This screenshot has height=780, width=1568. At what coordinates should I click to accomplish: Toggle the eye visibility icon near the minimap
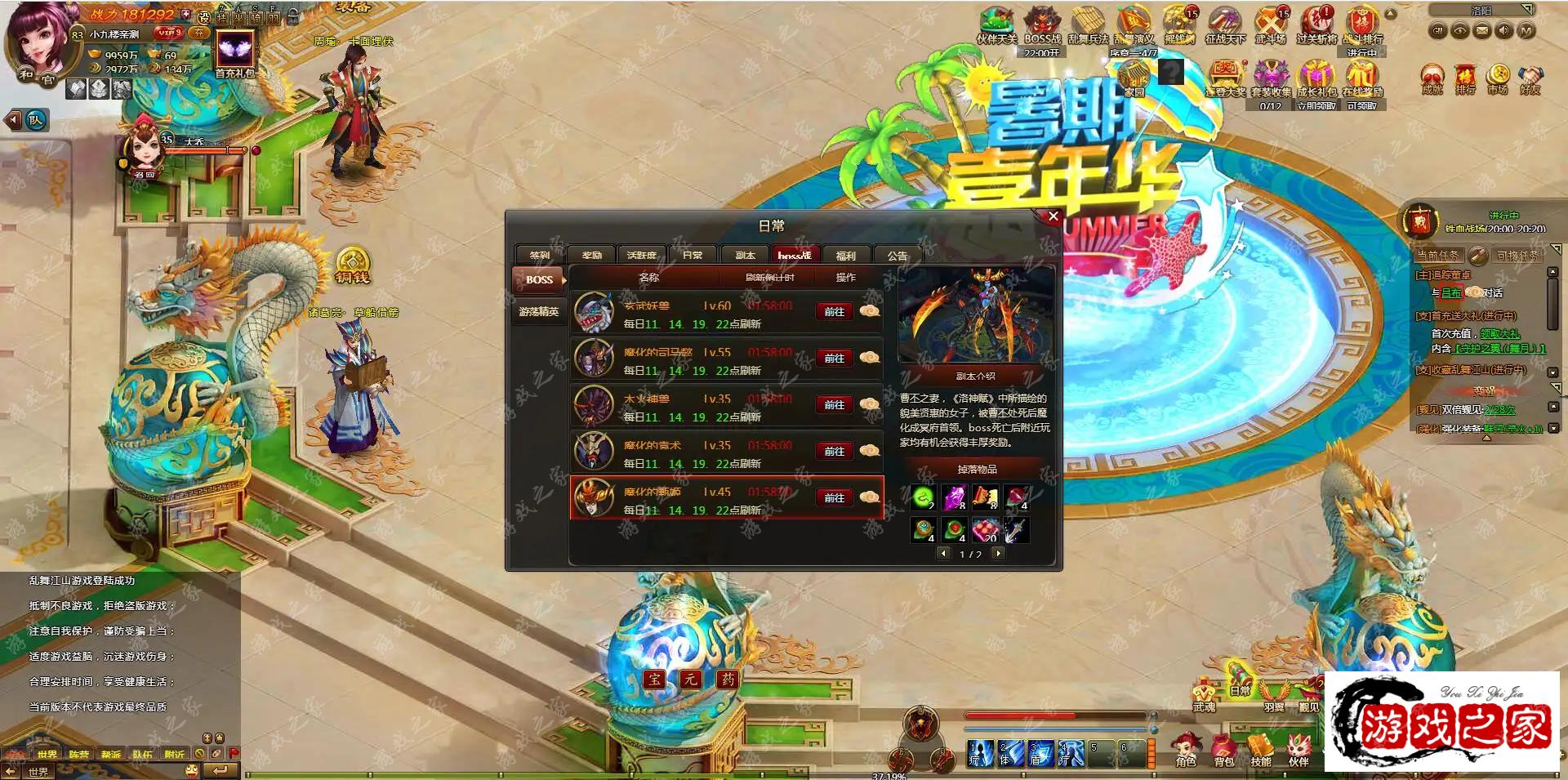pos(1459,32)
